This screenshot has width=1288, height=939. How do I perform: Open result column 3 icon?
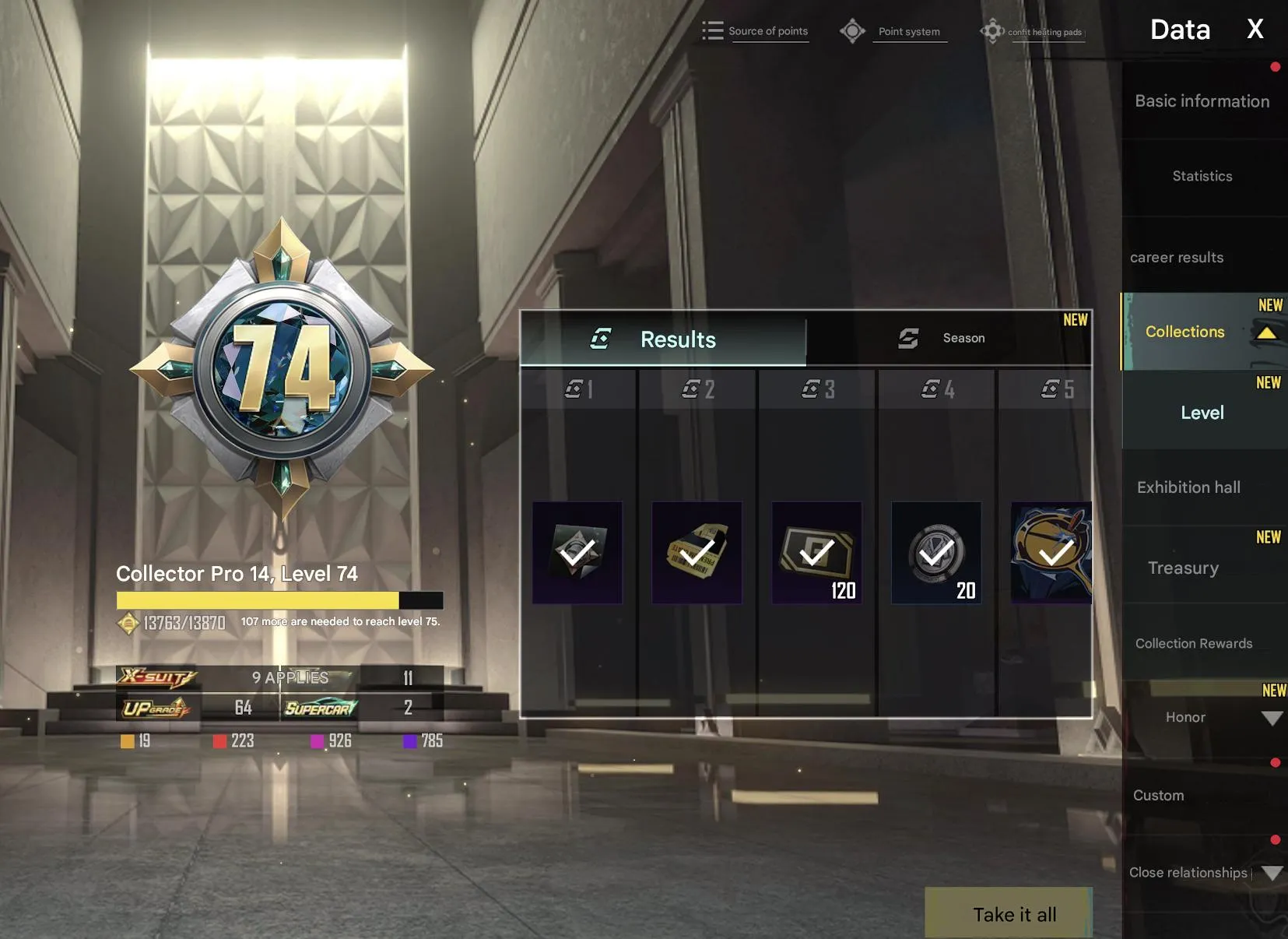coord(816,389)
